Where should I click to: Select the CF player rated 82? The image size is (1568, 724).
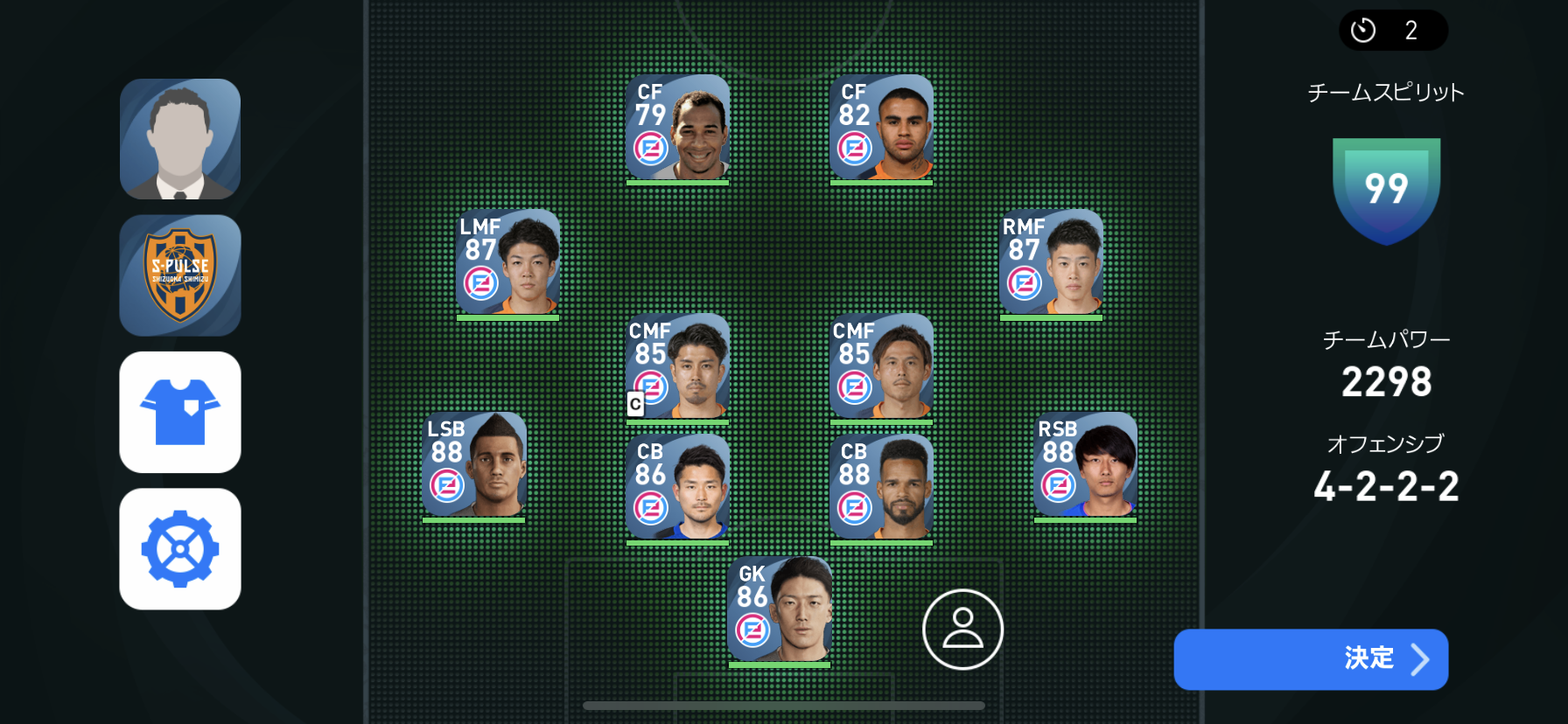click(881, 128)
